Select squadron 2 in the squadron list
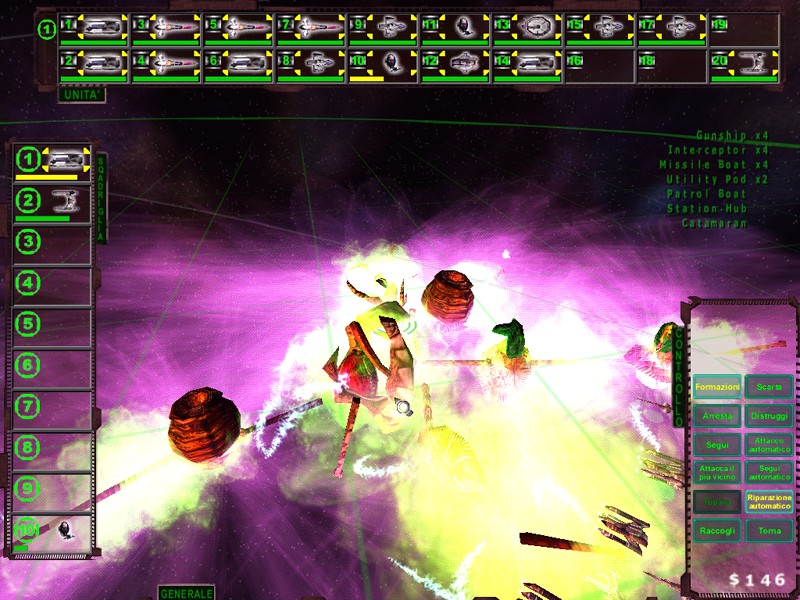Screen dimensions: 800x600 click(53, 202)
